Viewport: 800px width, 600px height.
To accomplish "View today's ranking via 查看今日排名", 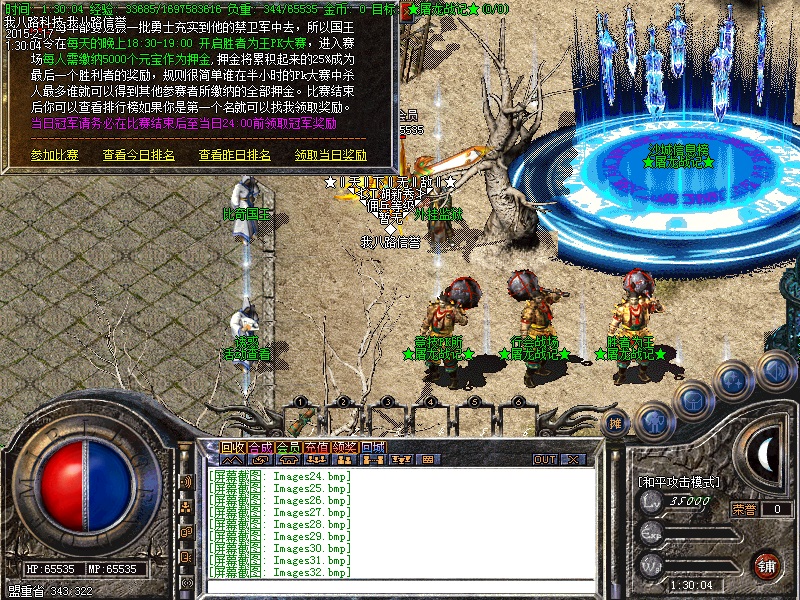I will pyautogui.click(x=138, y=155).
